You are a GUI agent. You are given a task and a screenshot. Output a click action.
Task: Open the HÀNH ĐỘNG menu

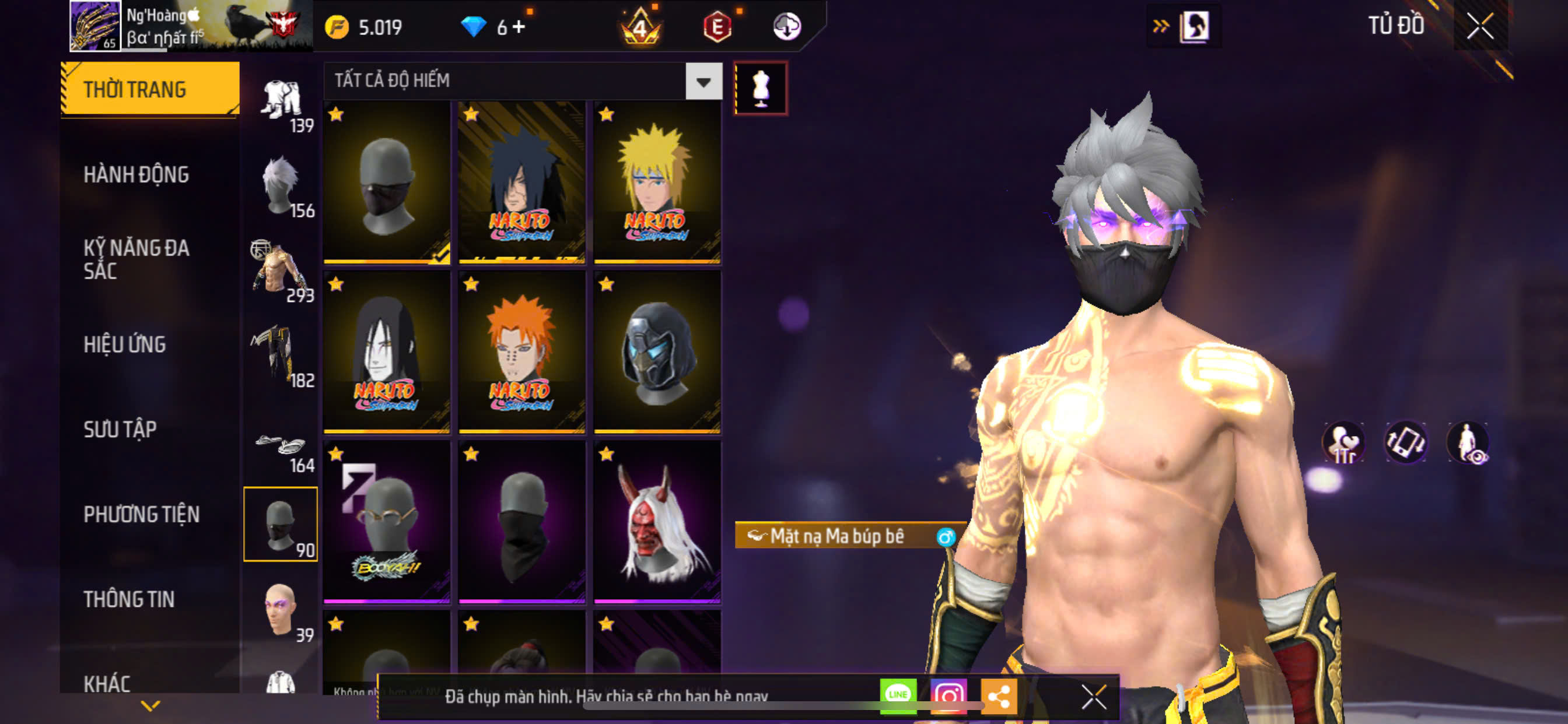tap(136, 175)
